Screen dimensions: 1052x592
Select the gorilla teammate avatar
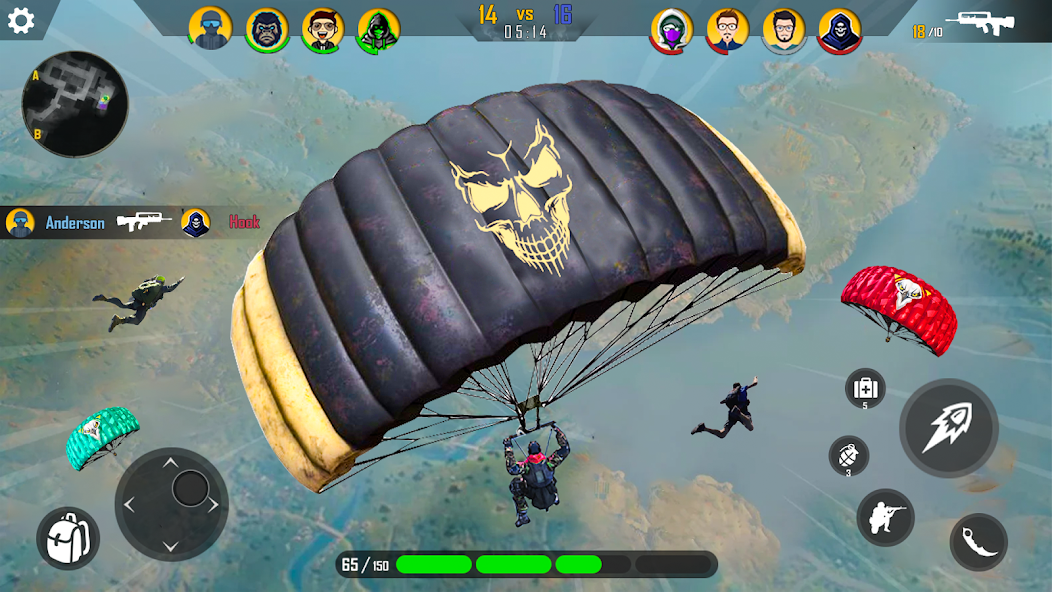[267, 29]
